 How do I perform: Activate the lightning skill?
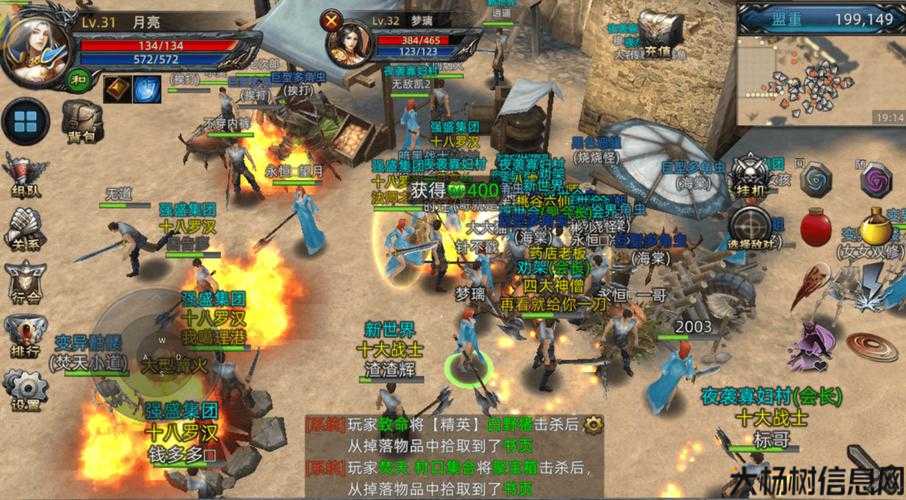click(880, 285)
